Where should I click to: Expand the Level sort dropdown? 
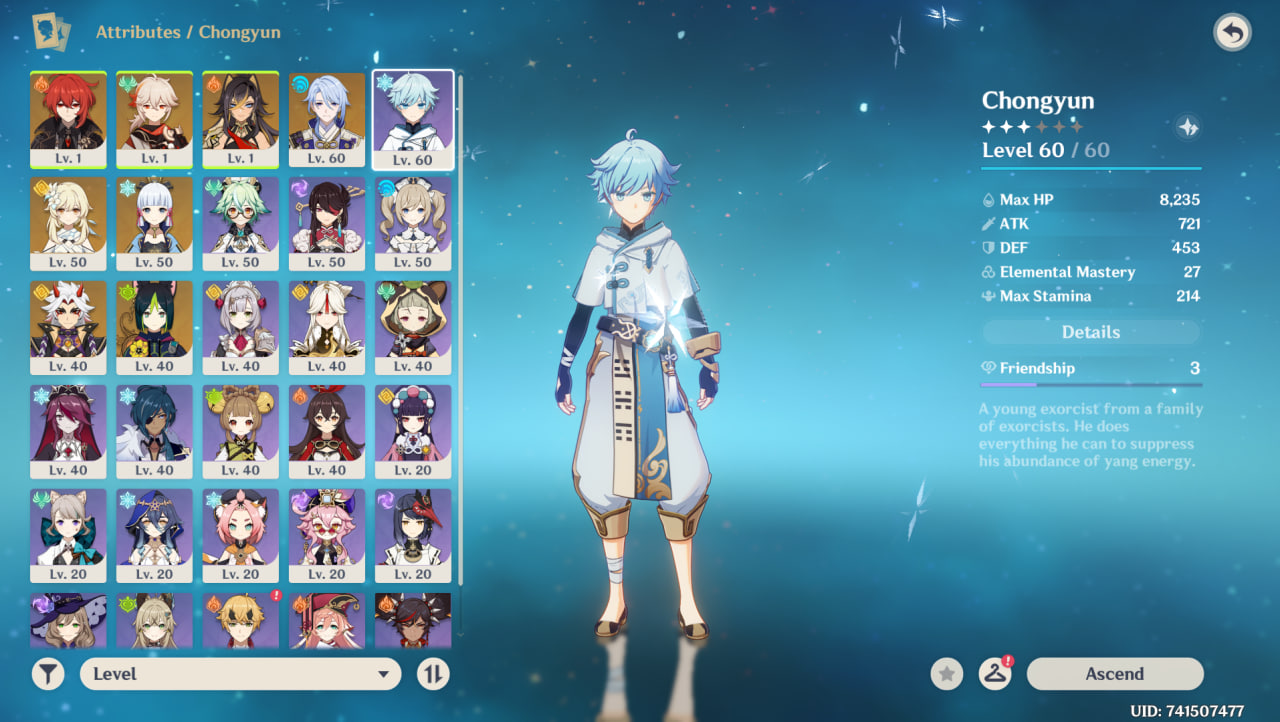tap(240, 674)
